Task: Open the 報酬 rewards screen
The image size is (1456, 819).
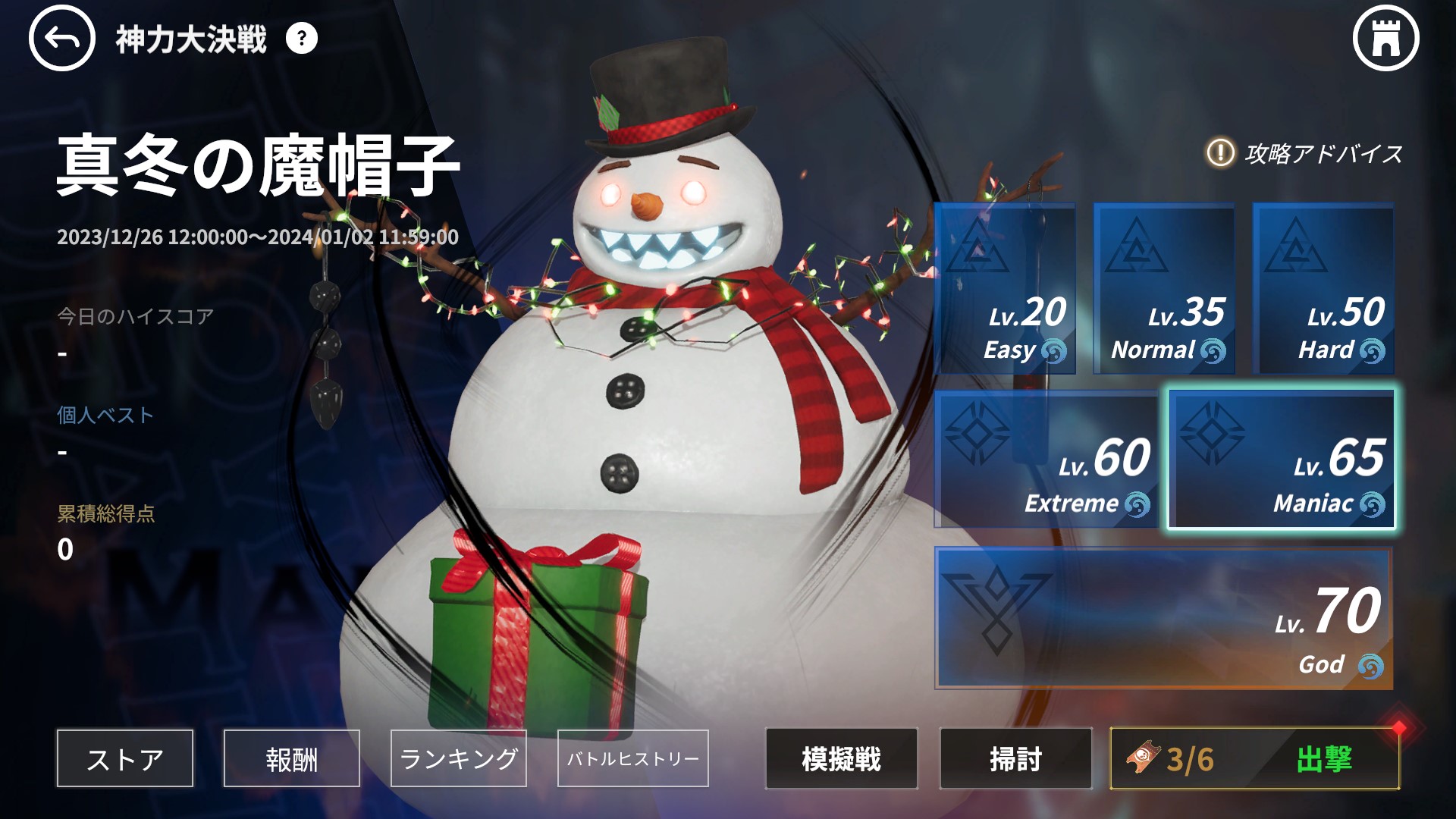Action: click(x=291, y=758)
